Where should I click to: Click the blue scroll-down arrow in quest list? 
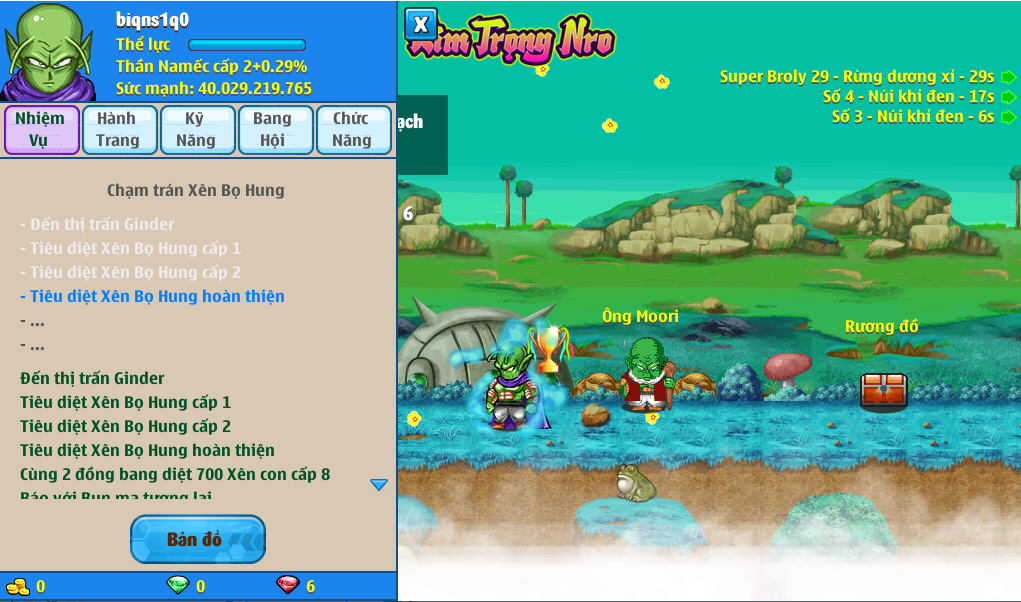(379, 485)
